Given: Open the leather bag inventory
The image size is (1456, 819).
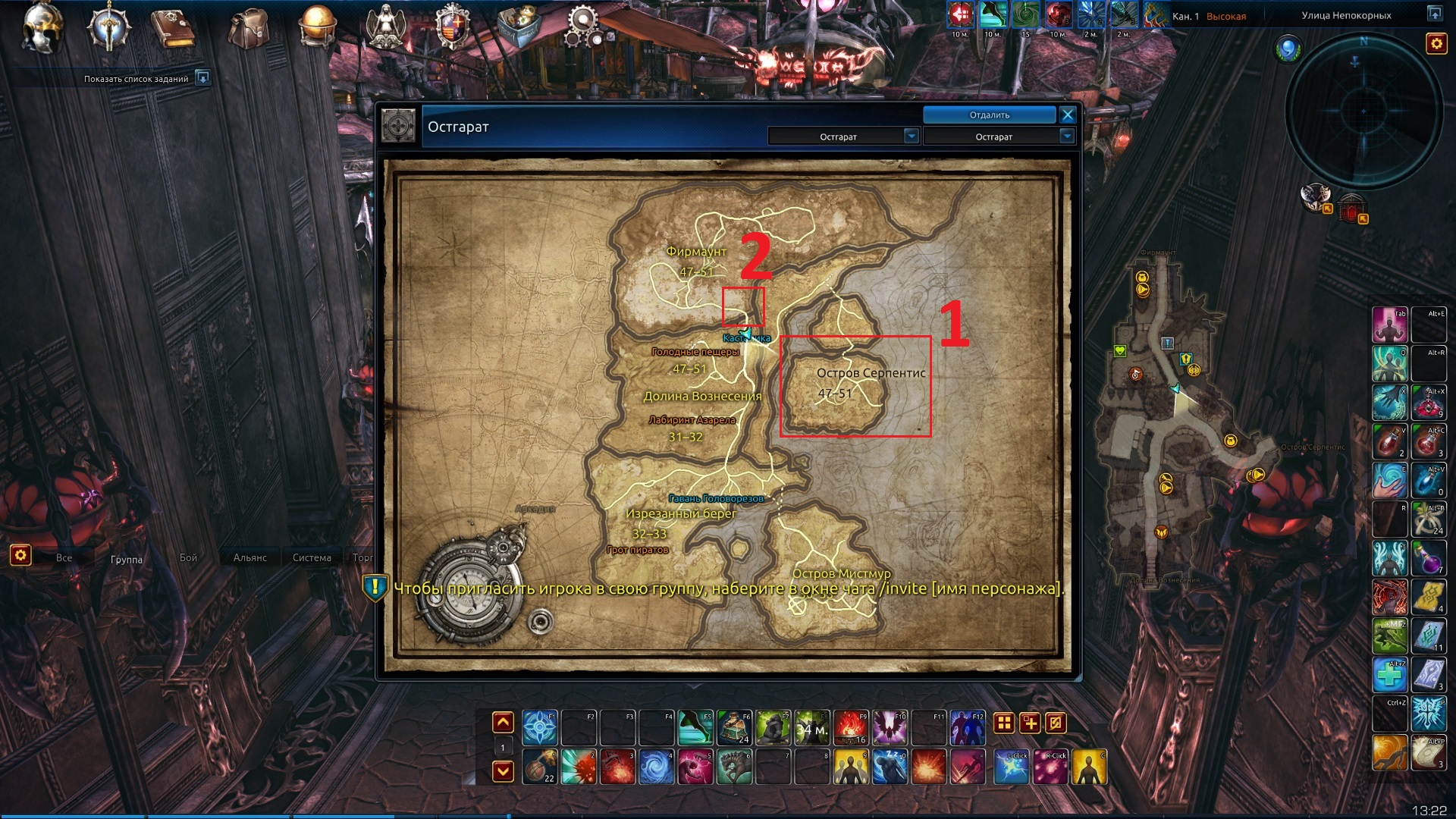Looking at the screenshot, I should tap(249, 29).
